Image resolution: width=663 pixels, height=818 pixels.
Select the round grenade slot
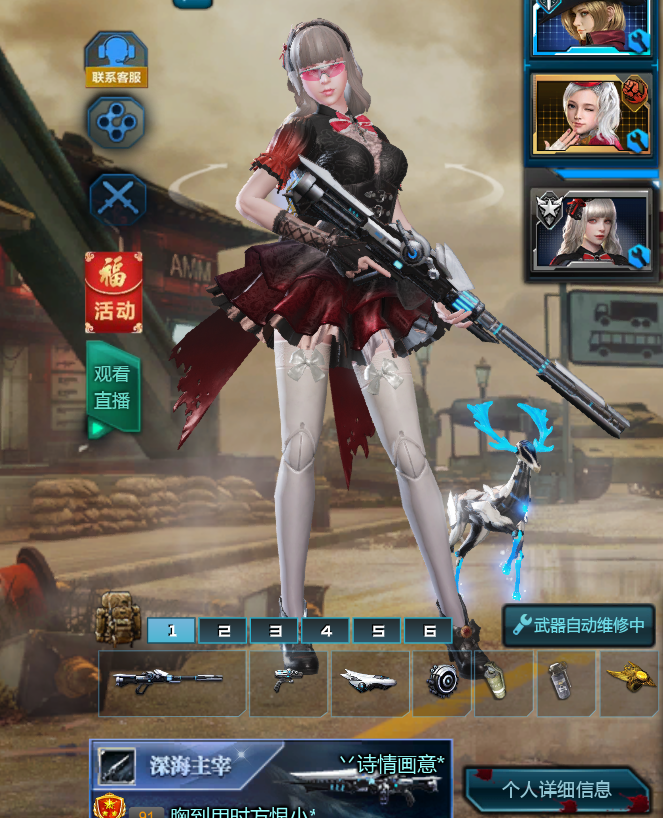[441, 683]
